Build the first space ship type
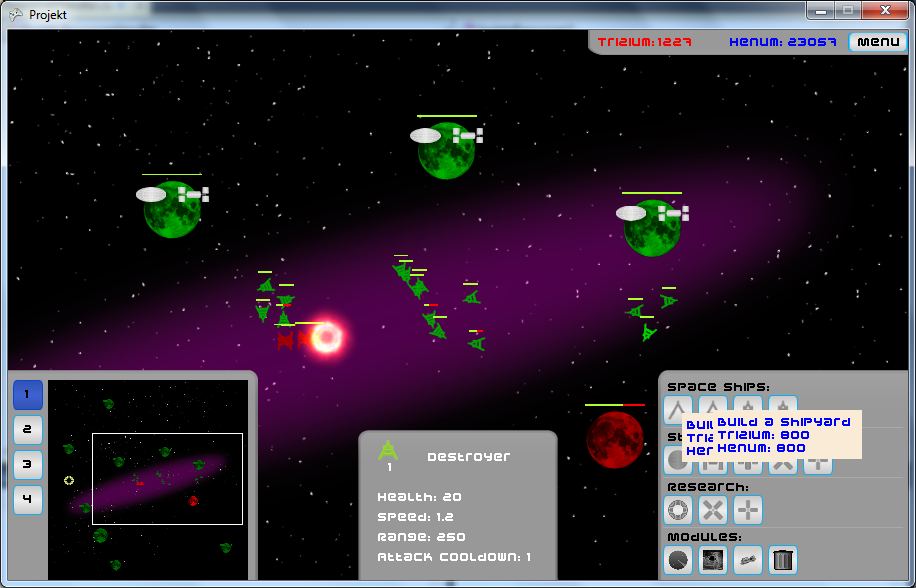 (678, 410)
